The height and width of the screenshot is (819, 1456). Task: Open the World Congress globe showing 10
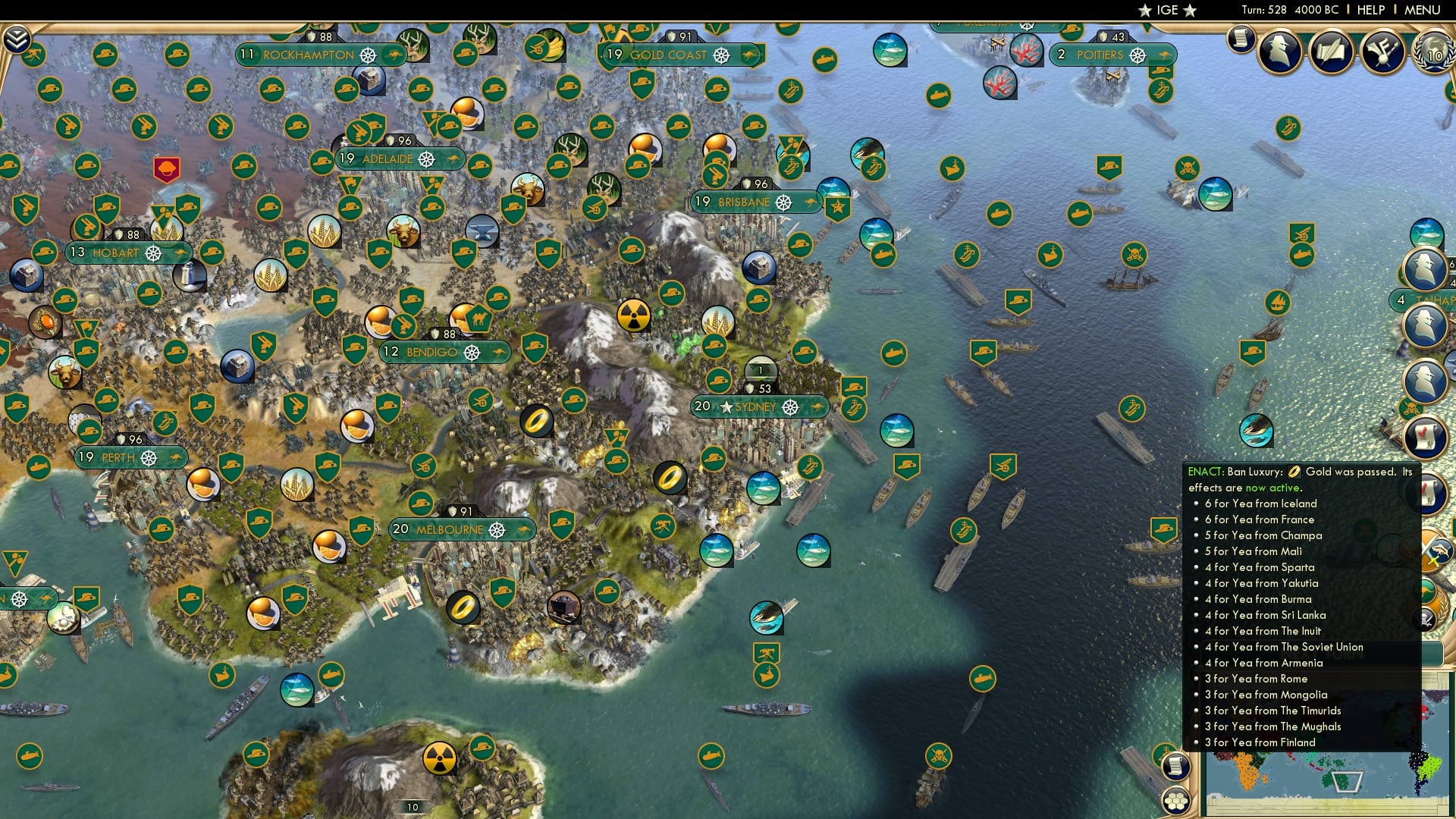[1433, 53]
